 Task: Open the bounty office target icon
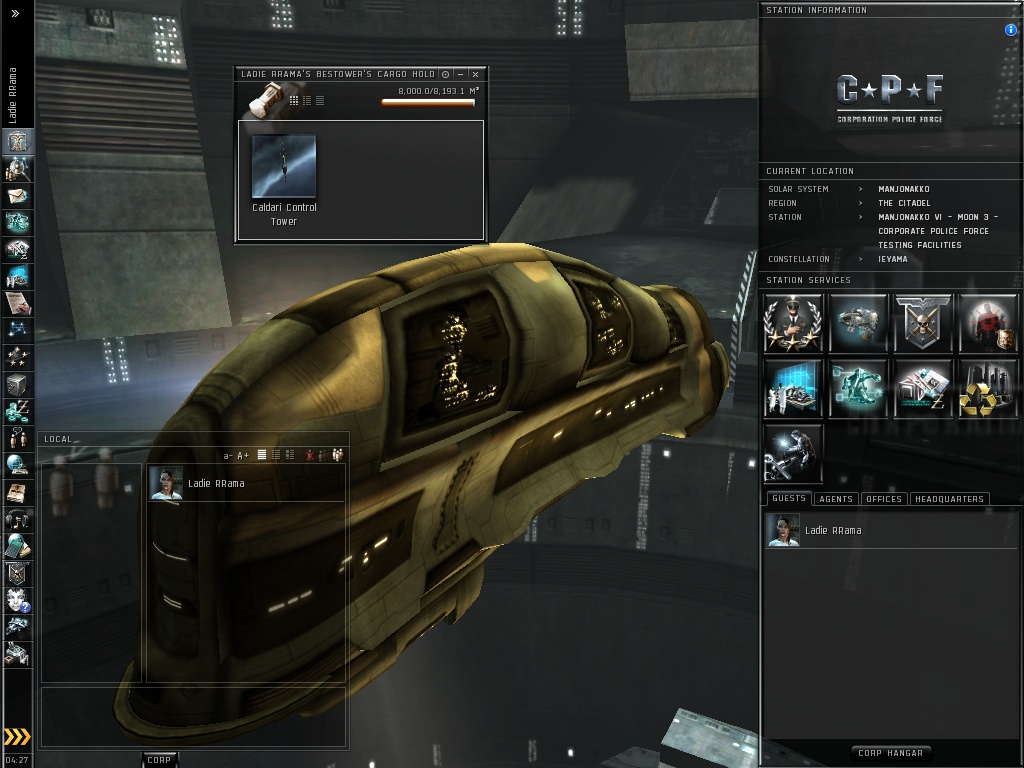pyautogui.click(x=987, y=323)
